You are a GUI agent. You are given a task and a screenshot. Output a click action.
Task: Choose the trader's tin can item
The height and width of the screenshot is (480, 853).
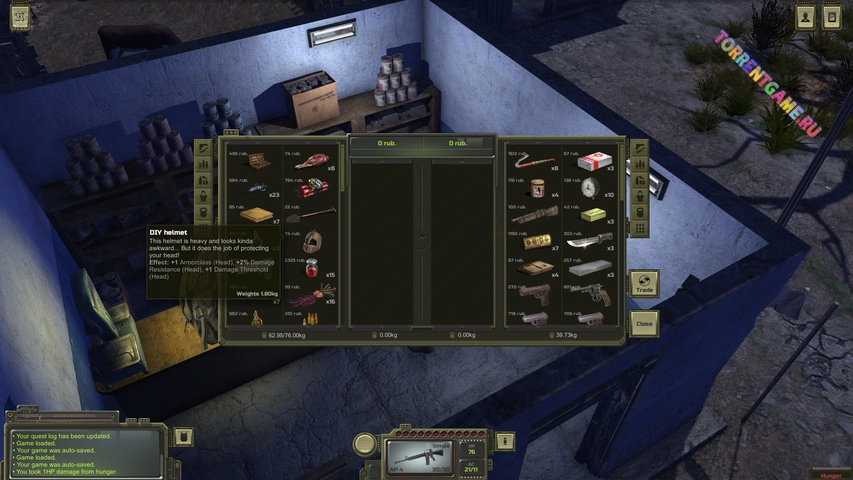pos(538,188)
